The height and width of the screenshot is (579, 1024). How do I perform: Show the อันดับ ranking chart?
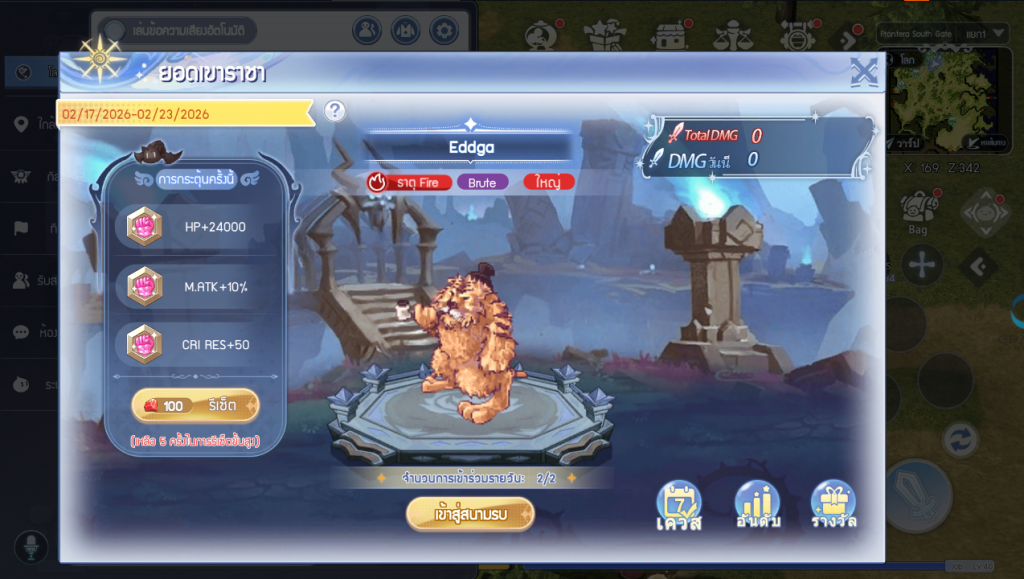[757, 506]
